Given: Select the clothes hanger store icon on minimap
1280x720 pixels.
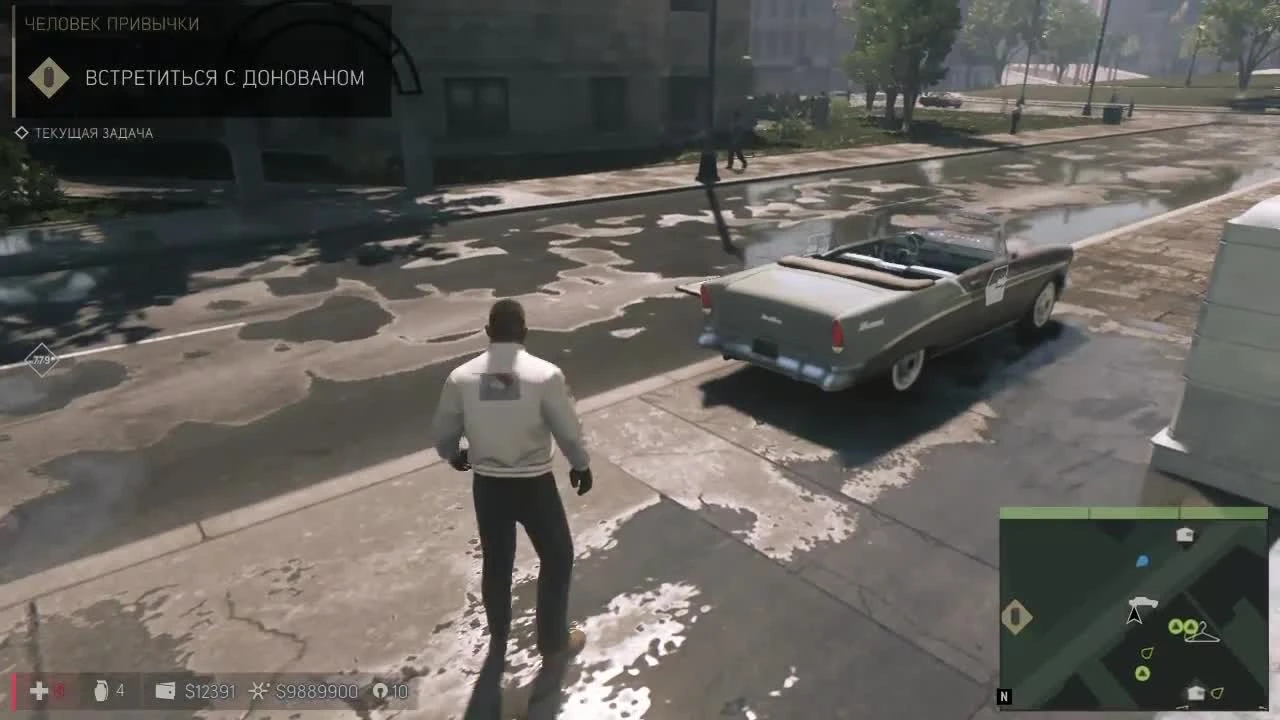Looking at the screenshot, I should click(x=1203, y=635).
